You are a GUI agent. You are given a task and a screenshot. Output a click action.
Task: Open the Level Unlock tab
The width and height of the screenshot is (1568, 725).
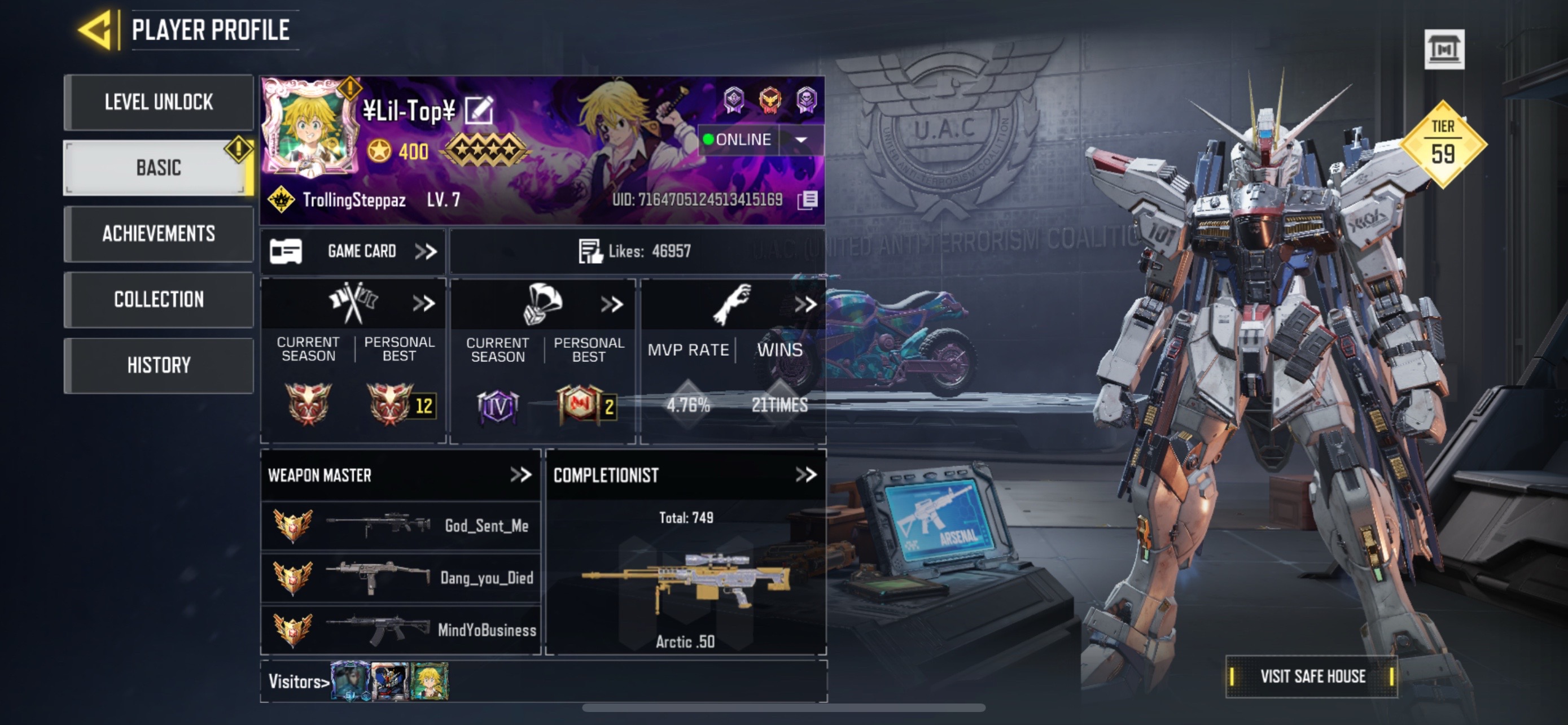coord(158,102)
